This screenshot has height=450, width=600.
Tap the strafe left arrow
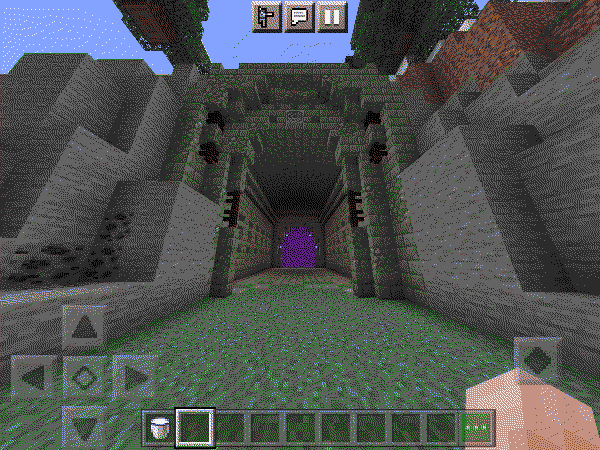(34, 378)
